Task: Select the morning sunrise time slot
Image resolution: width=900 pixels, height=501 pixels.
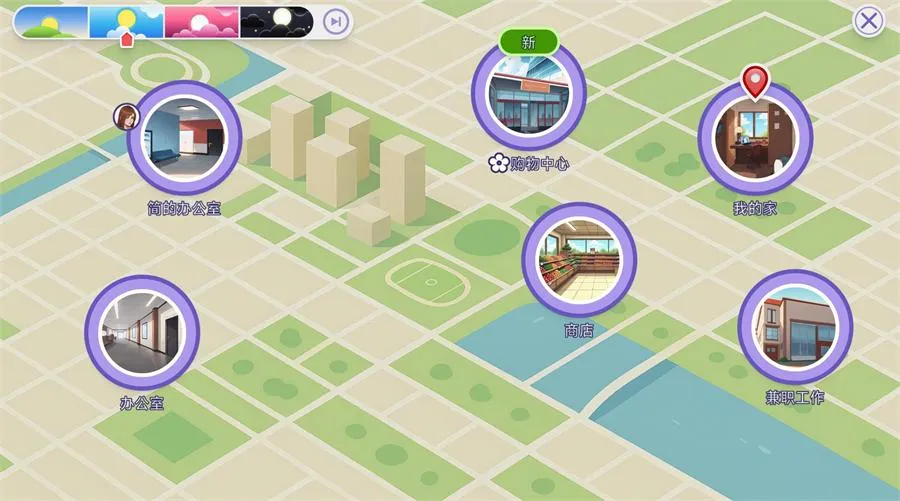Action: coord(51,21)
